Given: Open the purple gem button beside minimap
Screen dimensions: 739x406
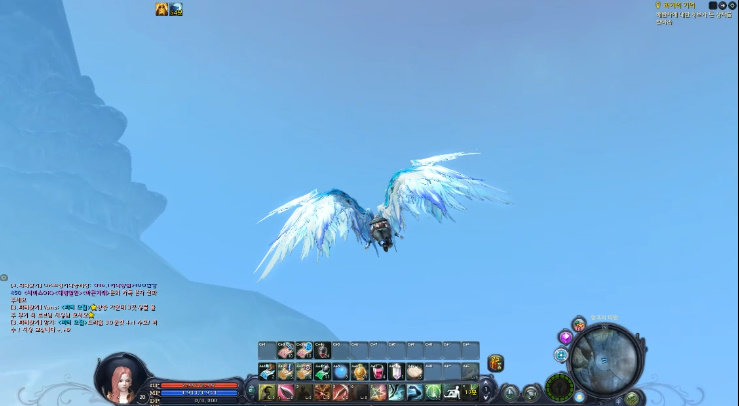Looking at the screenshot, I should [565, 338].
